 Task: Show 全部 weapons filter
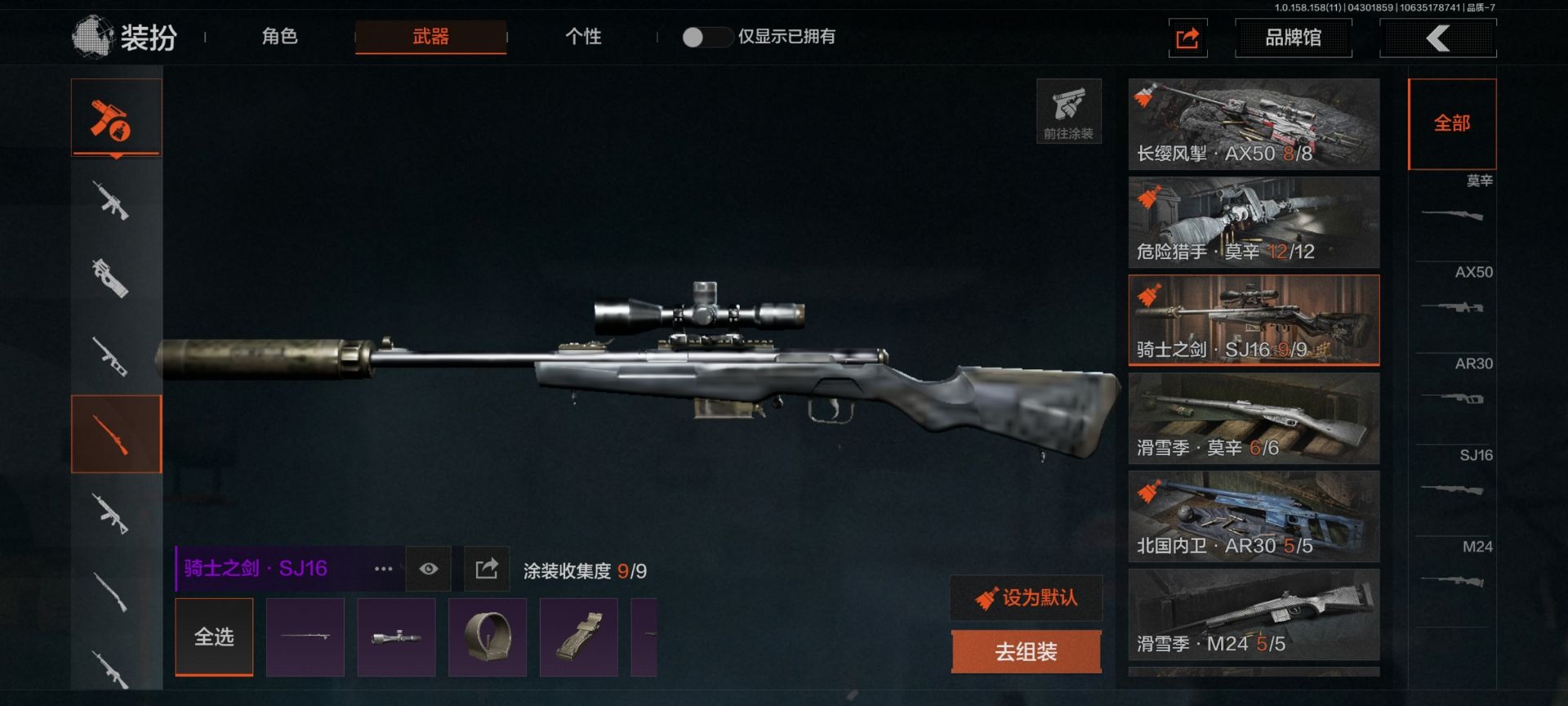coord(1452,123)
